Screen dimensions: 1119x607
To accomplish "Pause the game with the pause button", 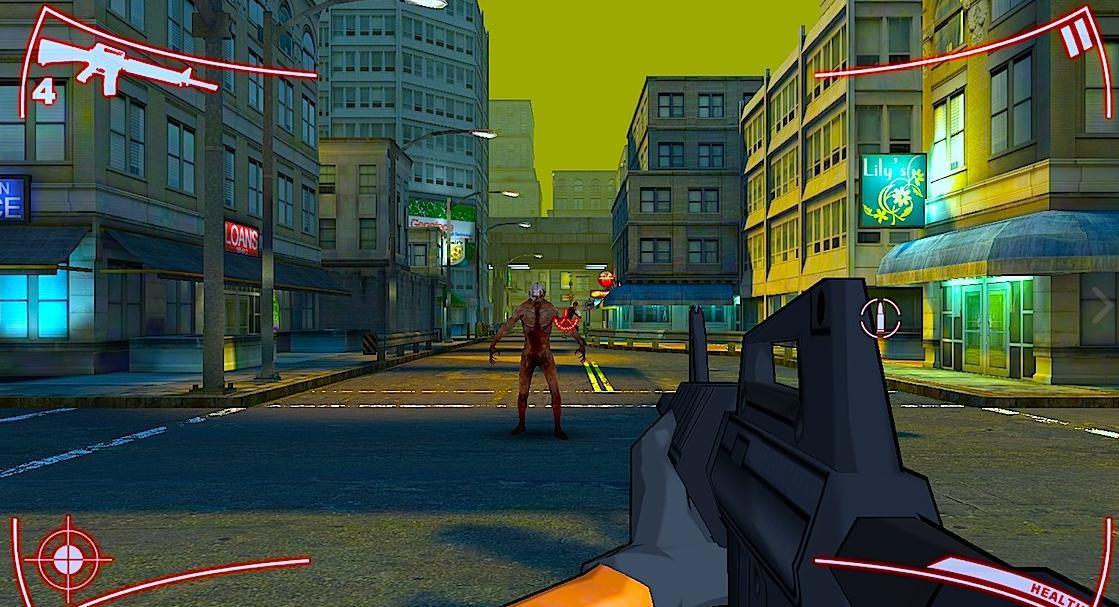I will pyautogui.click(x=1076, y=40).
